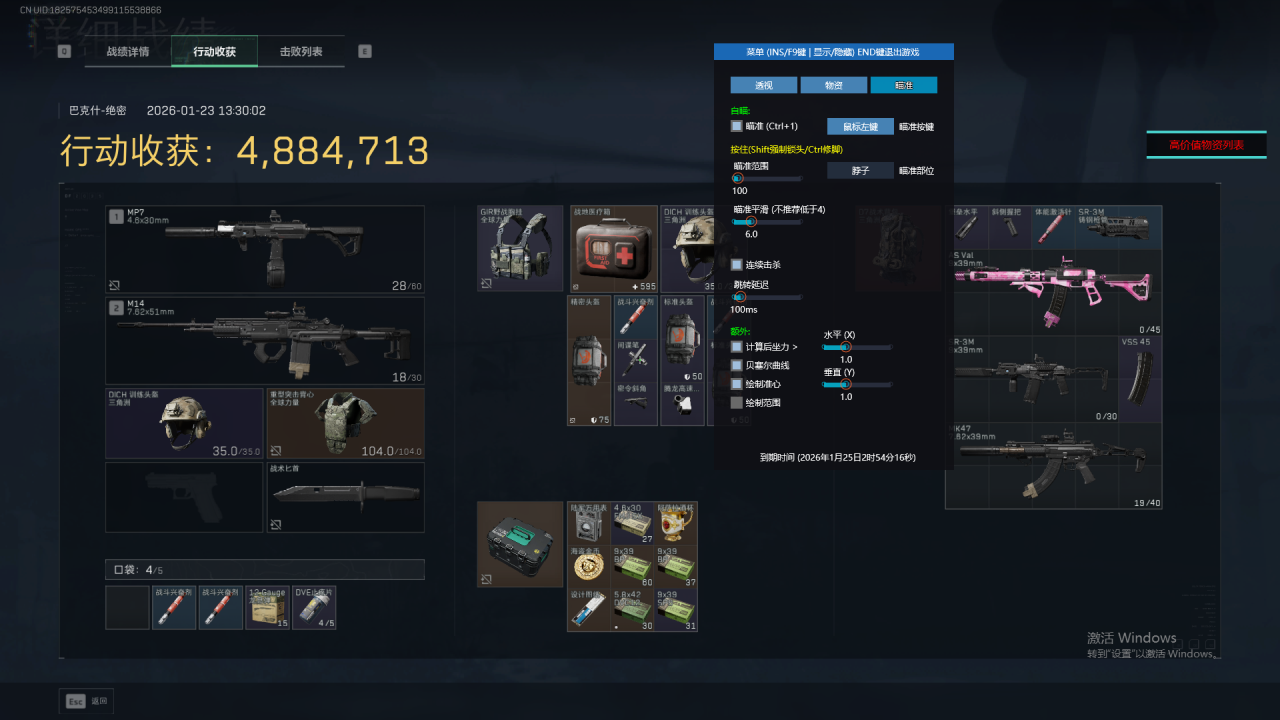Viewport: 1280px width, 720px height.
Task: Select the 海盗金币 gold coin
Action: tap(589, 566)
